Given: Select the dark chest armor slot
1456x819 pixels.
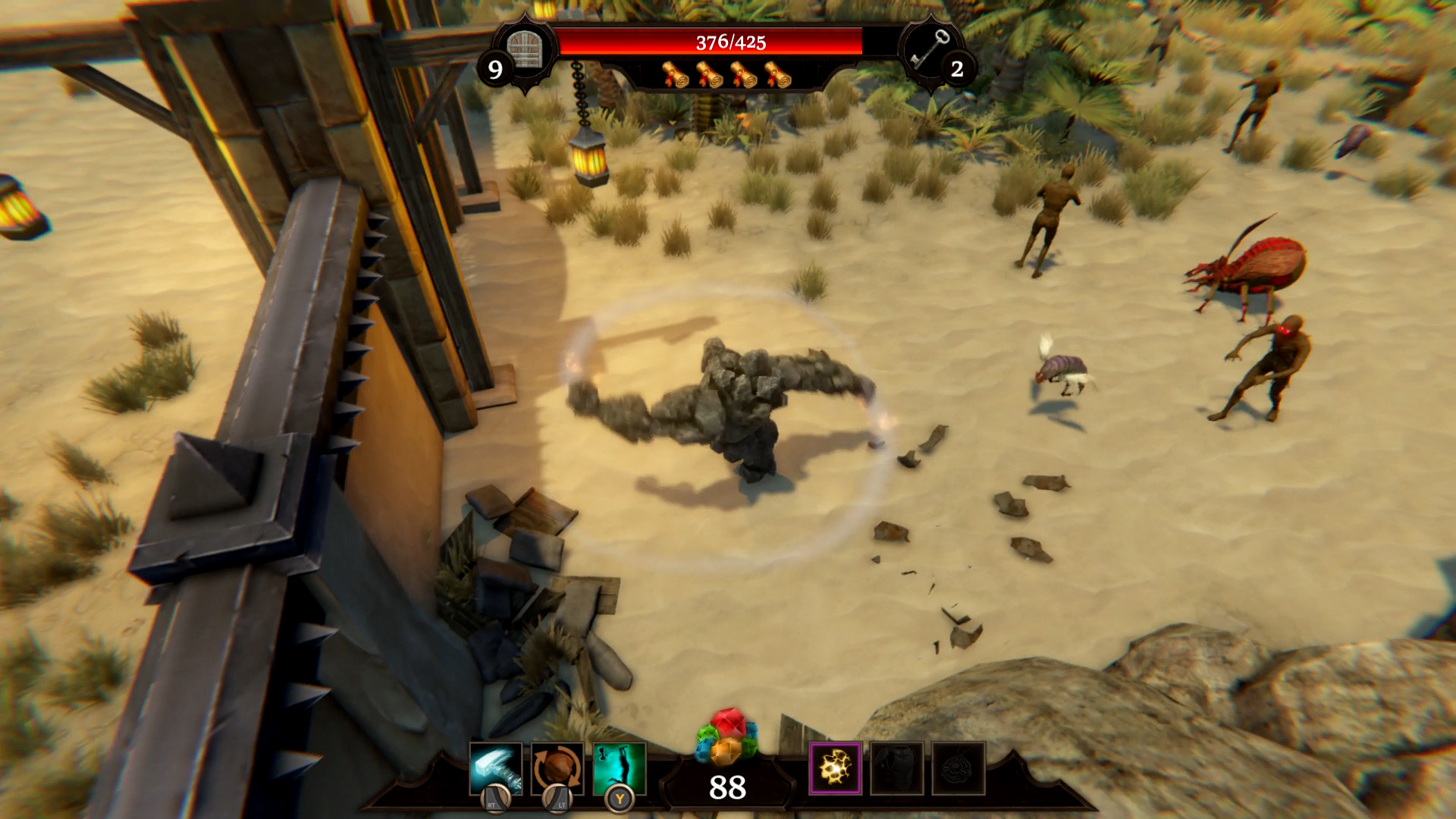Looking at the screenshot, I should [897, 768].
